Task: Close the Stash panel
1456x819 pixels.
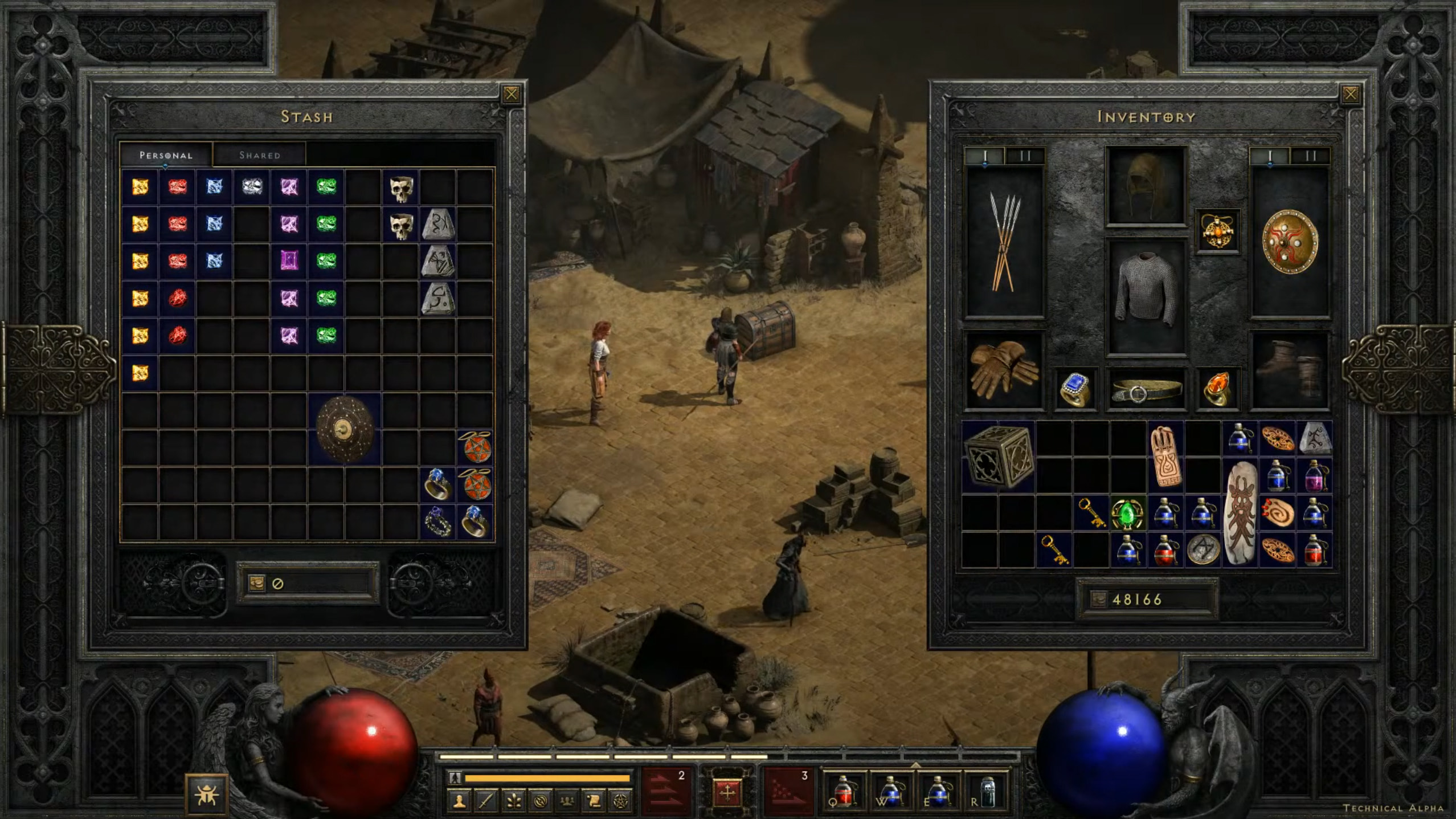Action: tap(511, 94)
